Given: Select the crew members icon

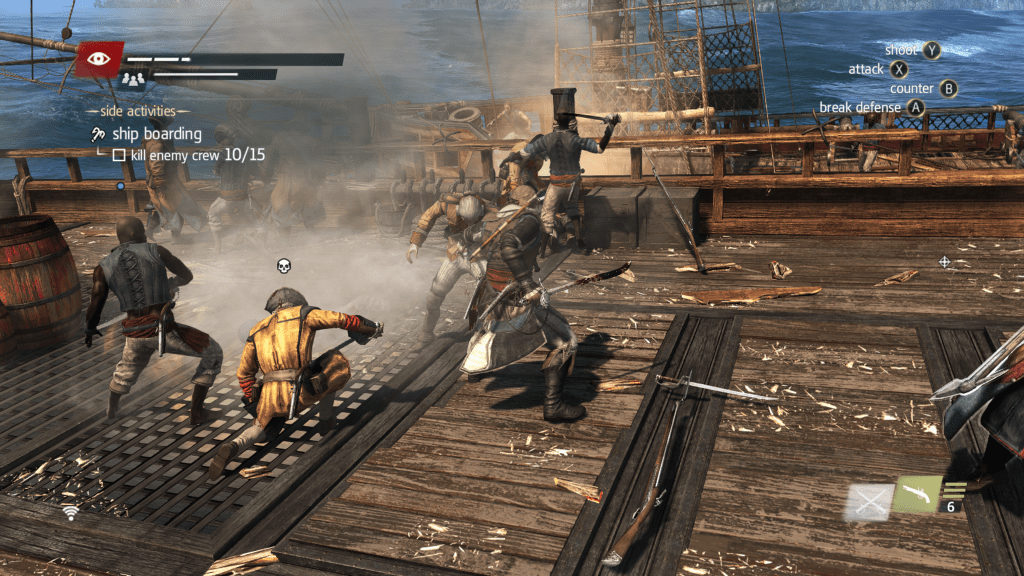Looking at the screenshot, I should (133, 79).
